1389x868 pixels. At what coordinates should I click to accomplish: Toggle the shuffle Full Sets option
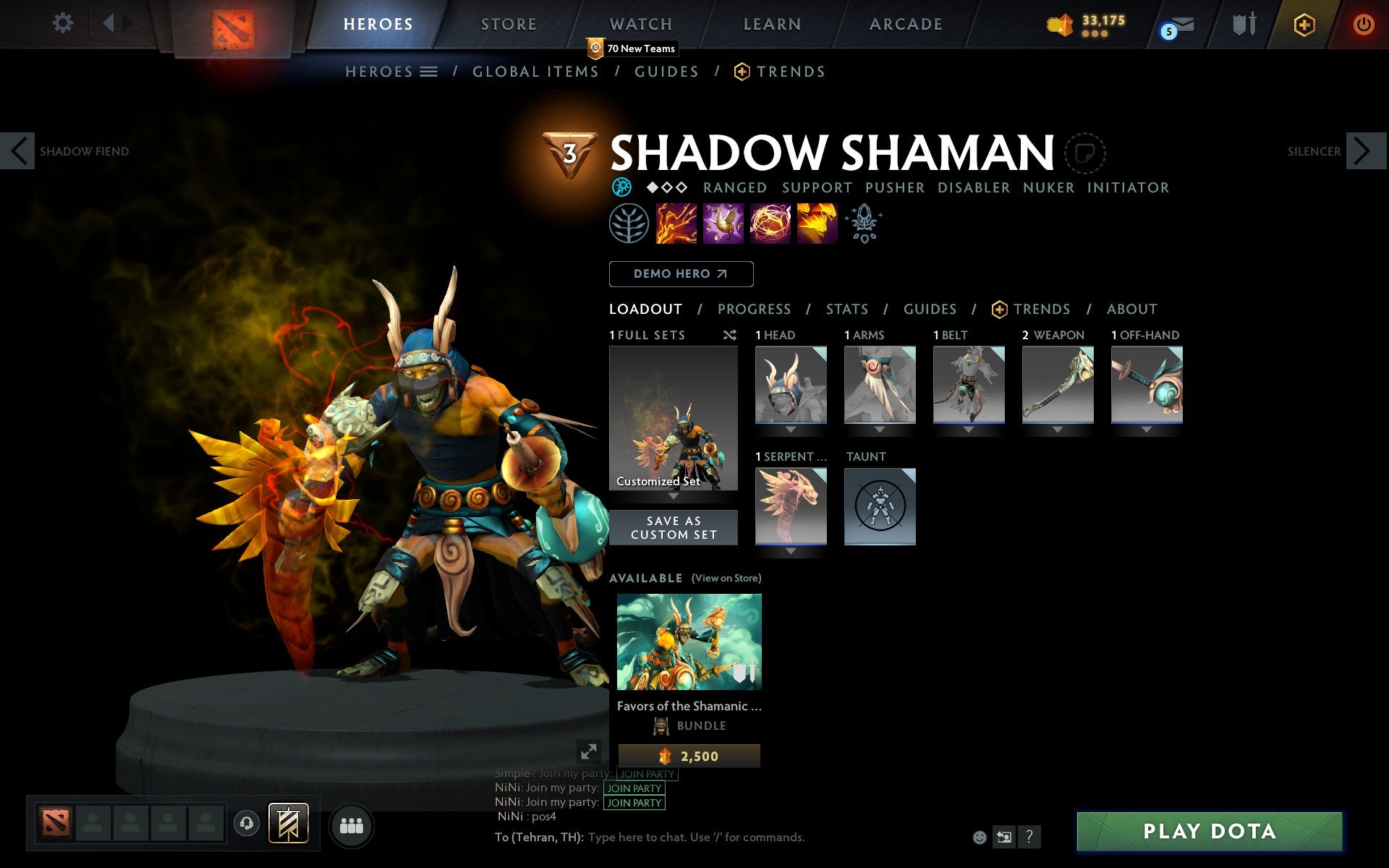(729, 335)
